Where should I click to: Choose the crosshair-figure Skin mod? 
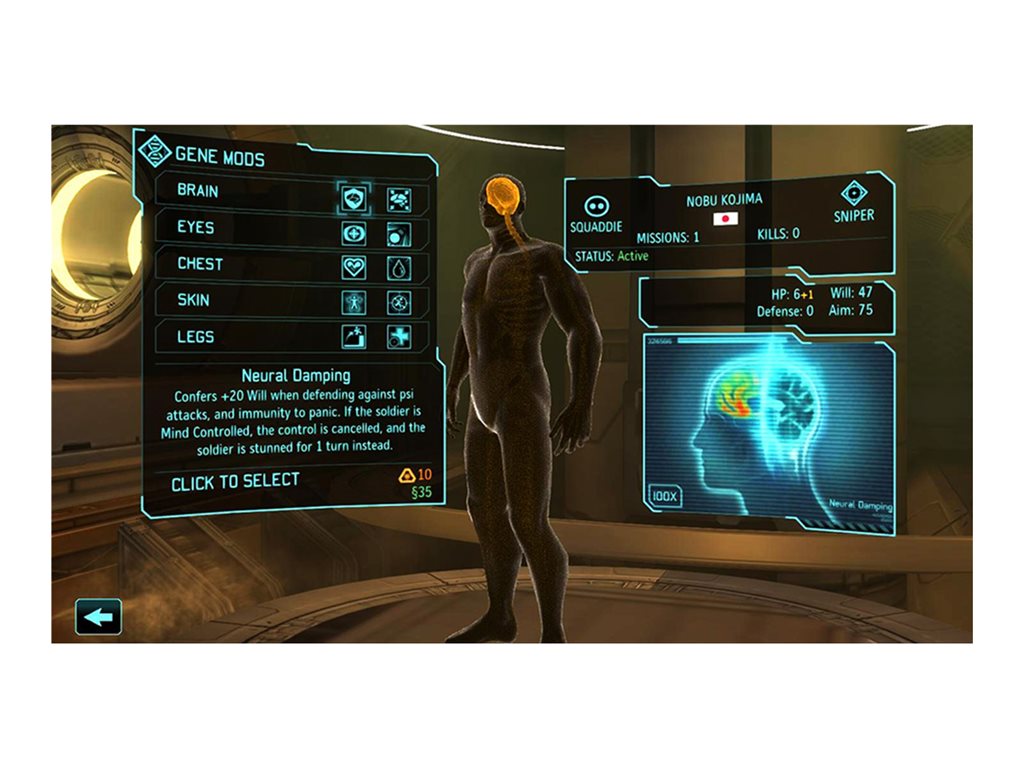click(x=399, y=302)
